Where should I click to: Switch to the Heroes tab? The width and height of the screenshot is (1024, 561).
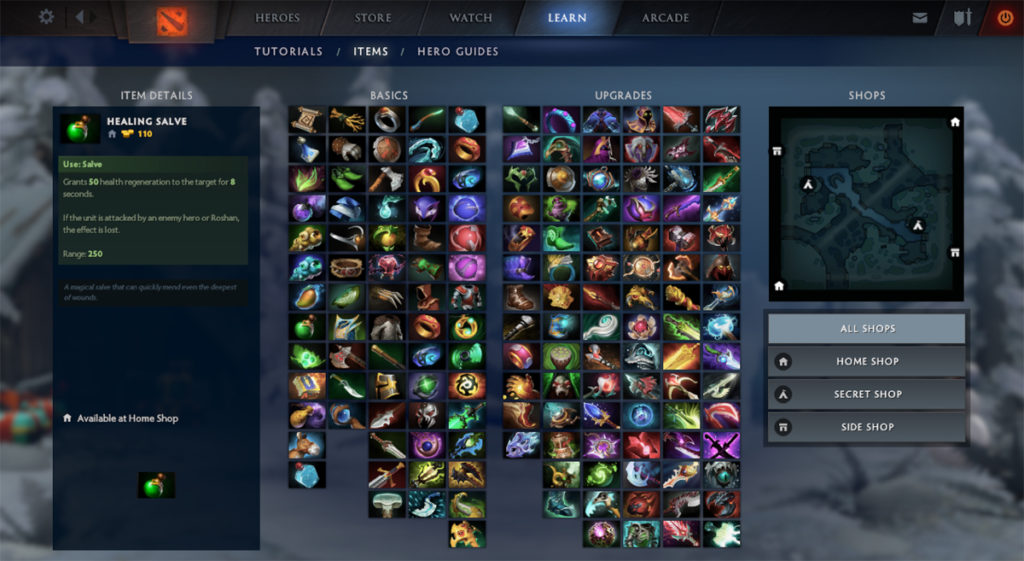click(277, 18)
